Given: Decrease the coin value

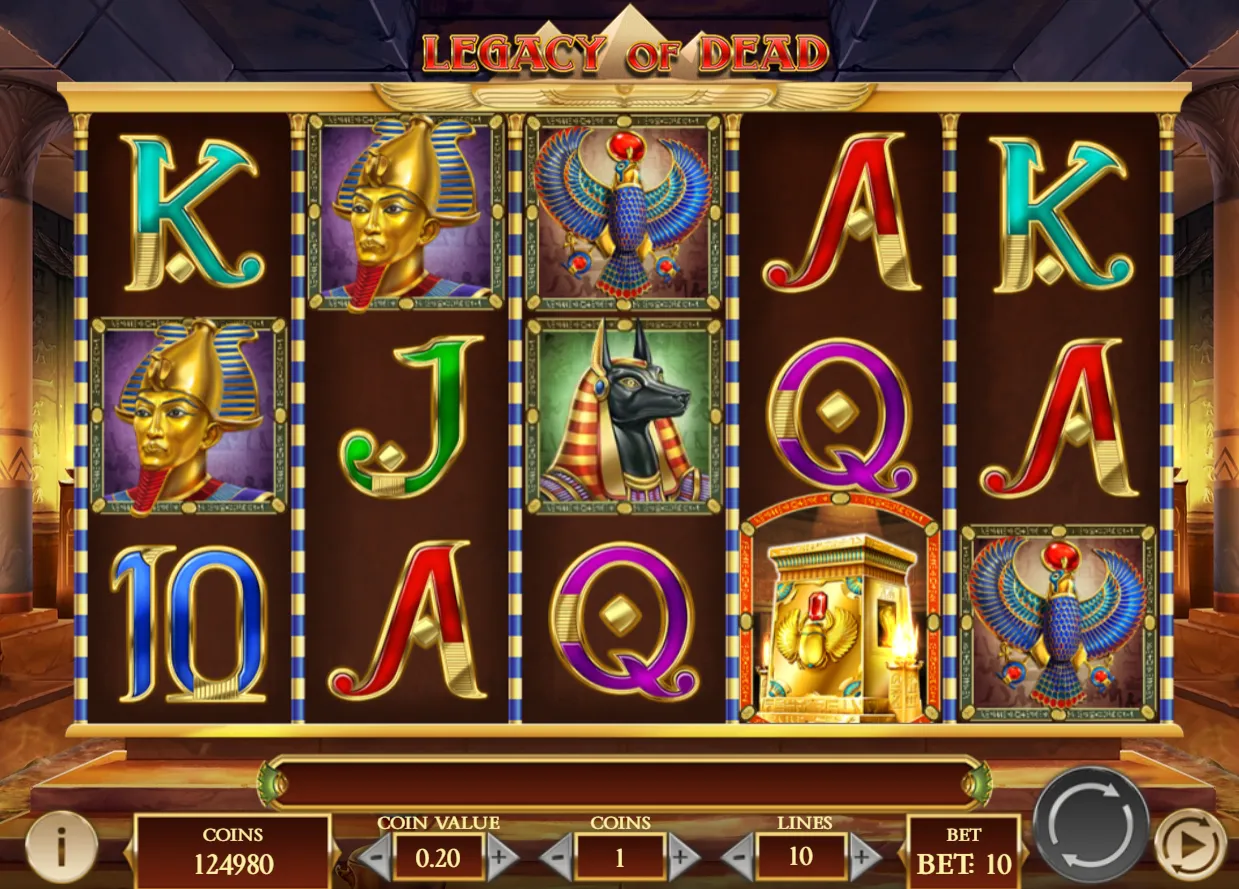Looking at the screenshot, I should pyautogui.click(x=376, y=857).
